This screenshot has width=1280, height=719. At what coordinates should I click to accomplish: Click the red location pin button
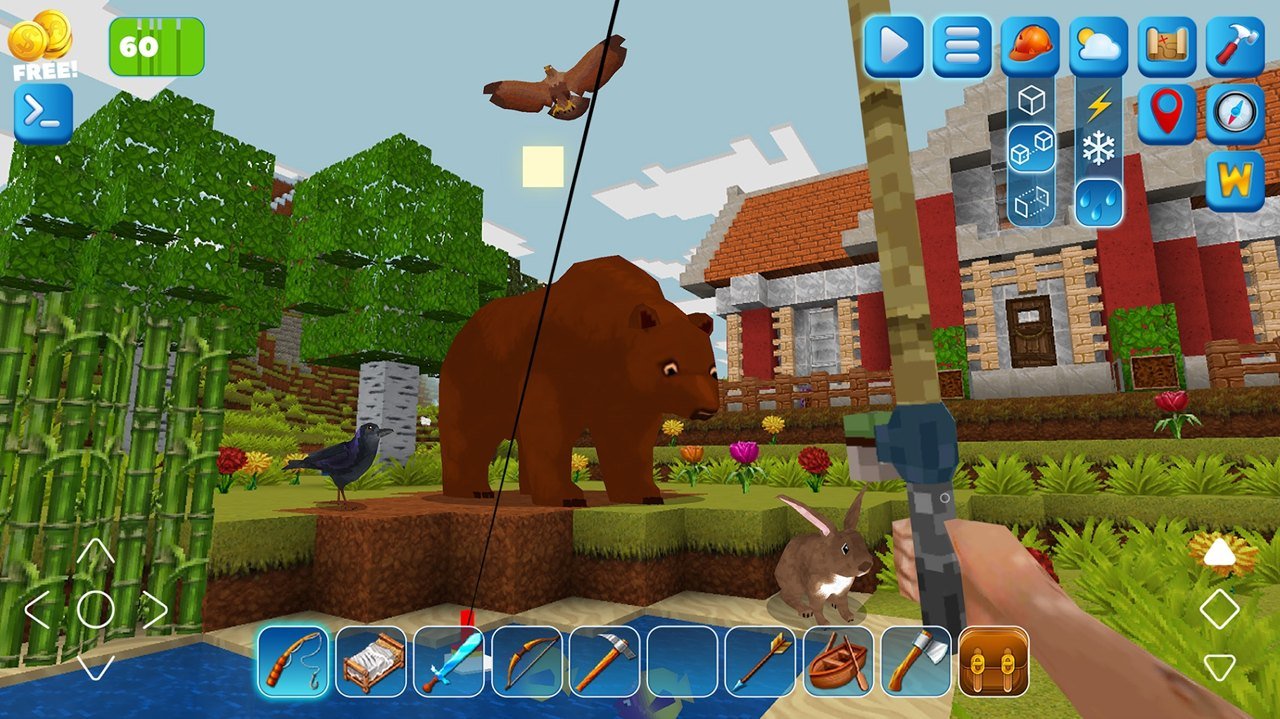point(1167,114)
